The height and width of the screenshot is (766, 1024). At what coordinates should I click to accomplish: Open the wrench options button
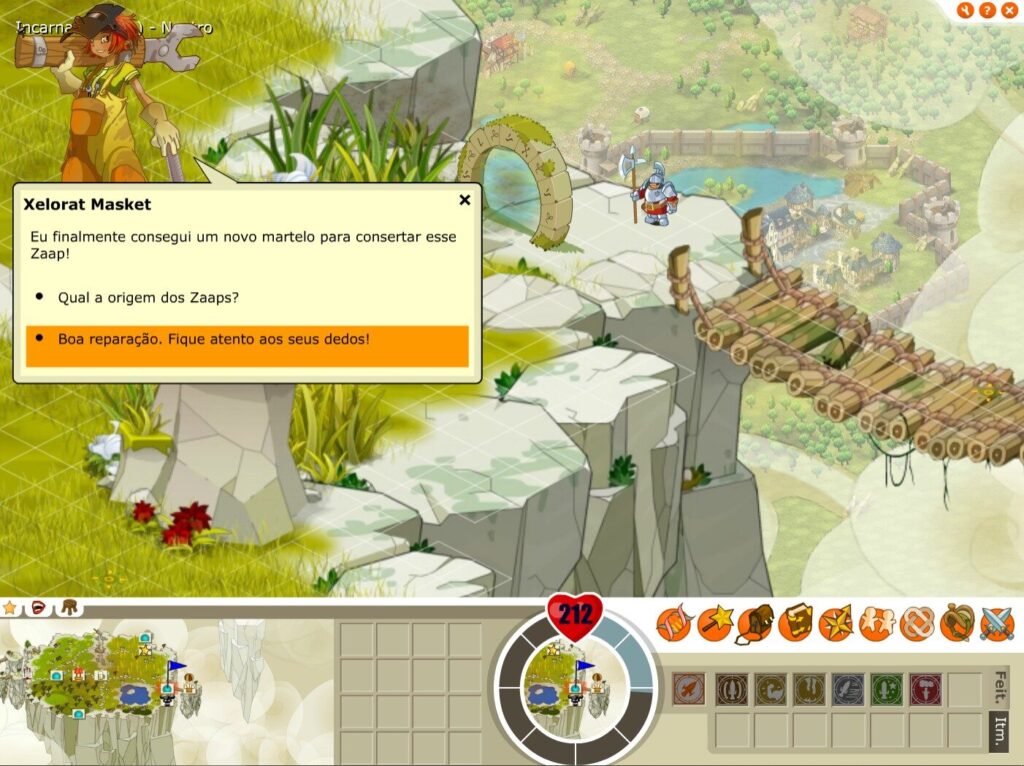[966, 11]
